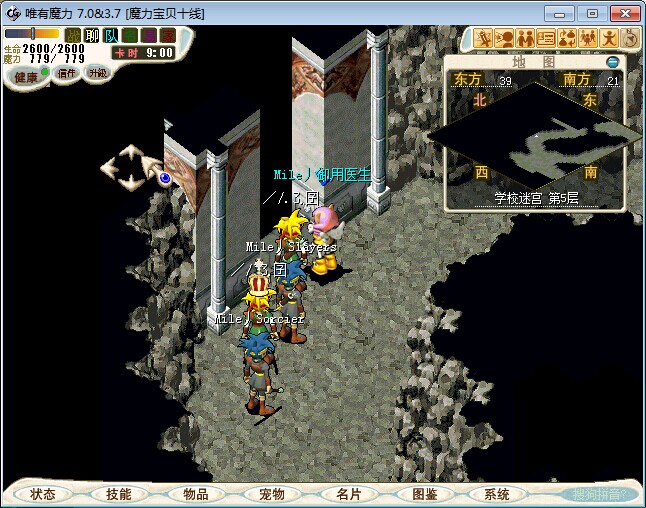This screenshot has height=508, width=646.
Task: Minimize the 地图 map panel
Action: tap(613, 62)
